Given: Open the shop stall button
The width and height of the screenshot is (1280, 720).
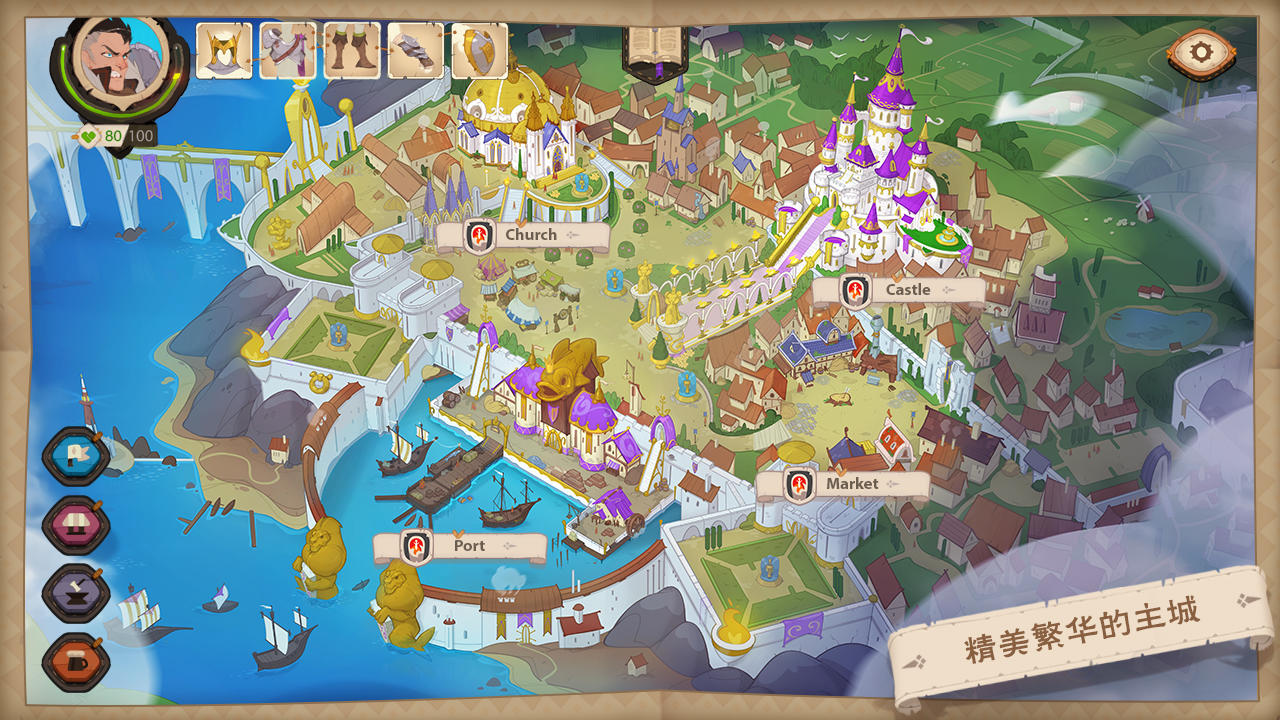Looking at the screenshot, I should tap(76, 526).
